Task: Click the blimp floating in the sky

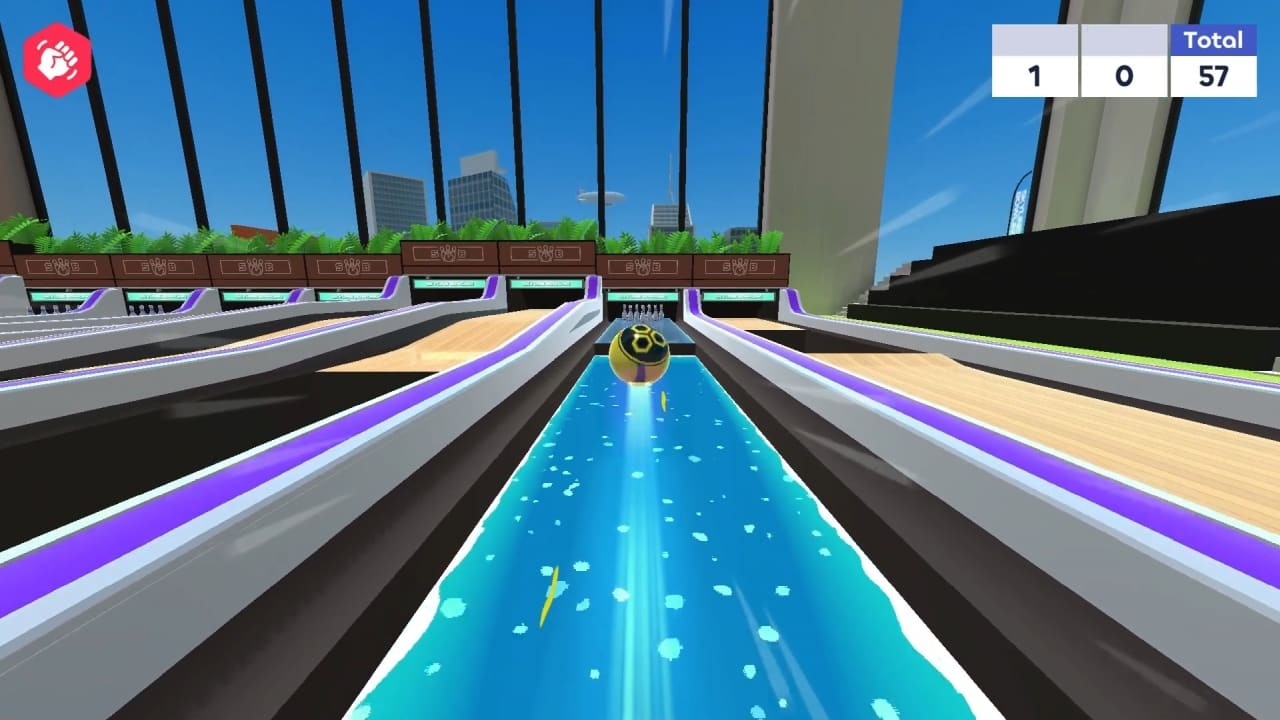Action: [x=600, y=196]
